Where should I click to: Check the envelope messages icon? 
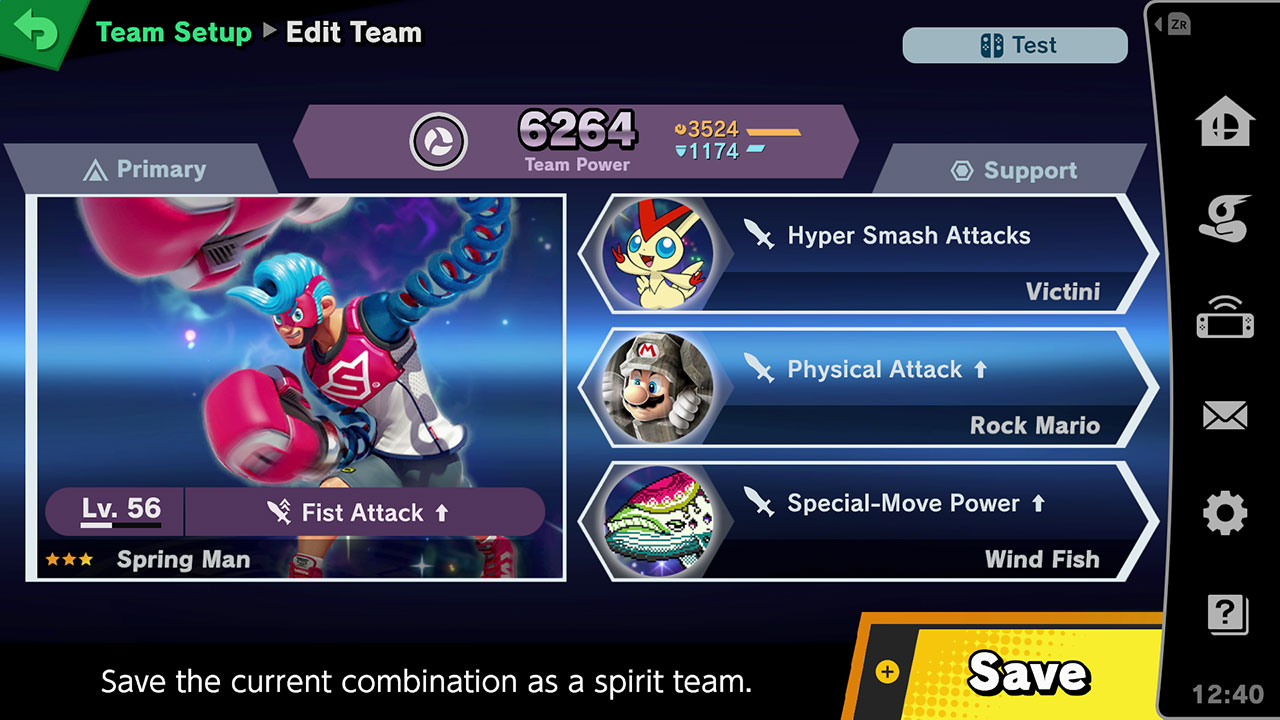click(x=1224, y=415)
